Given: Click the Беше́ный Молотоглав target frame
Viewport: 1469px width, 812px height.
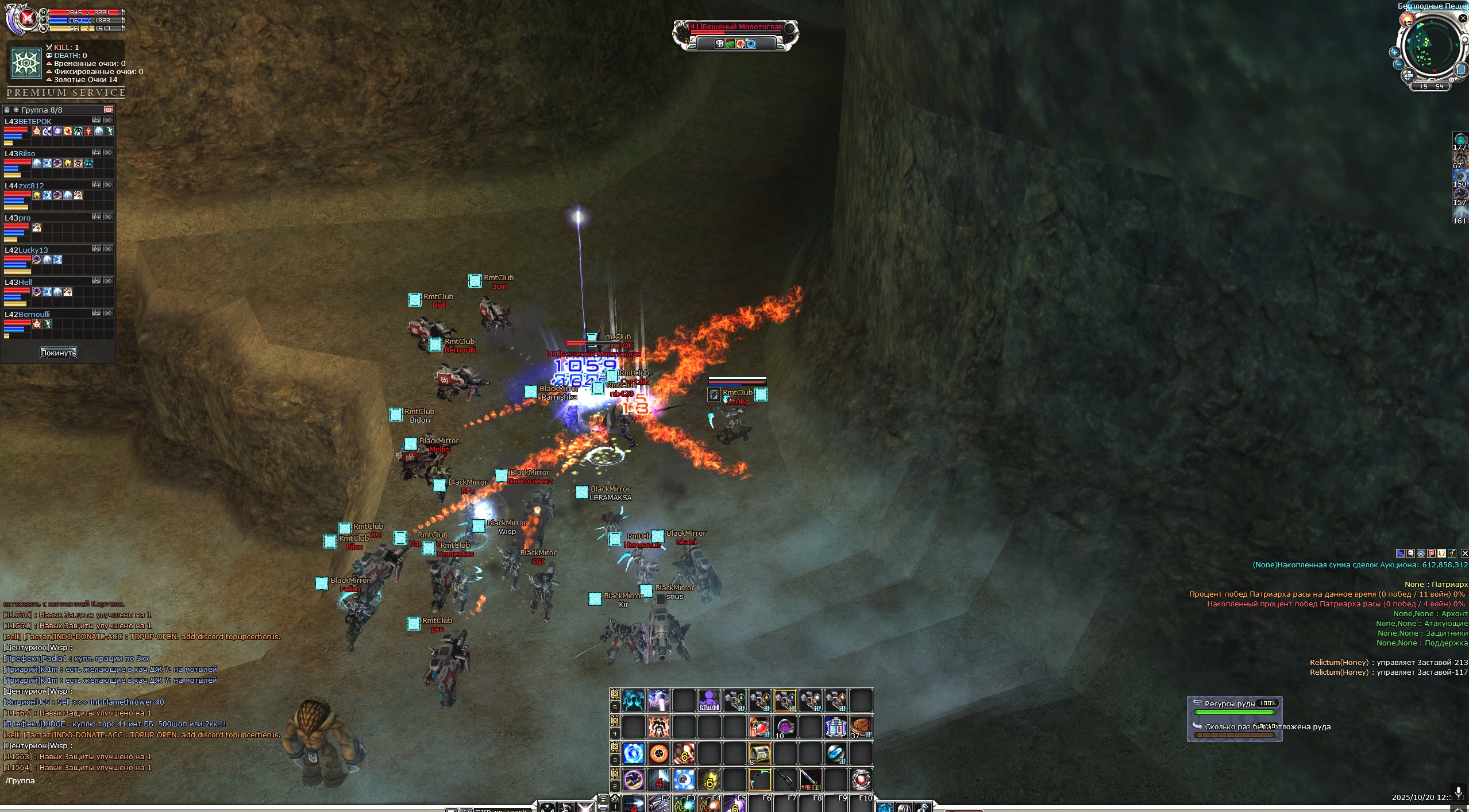Looking at the screenshot, I should point(735,27).
